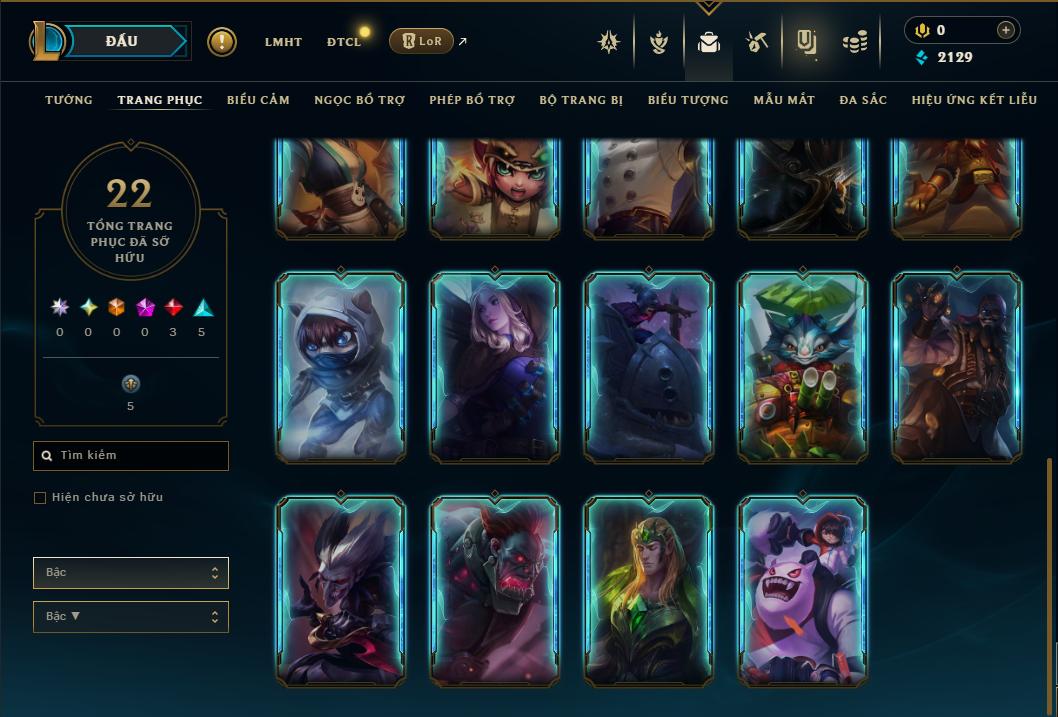Select the BIỂU CẢM emotes tab
The width and height of the screenshot is (1058, 717).
[x=258, y=100]
